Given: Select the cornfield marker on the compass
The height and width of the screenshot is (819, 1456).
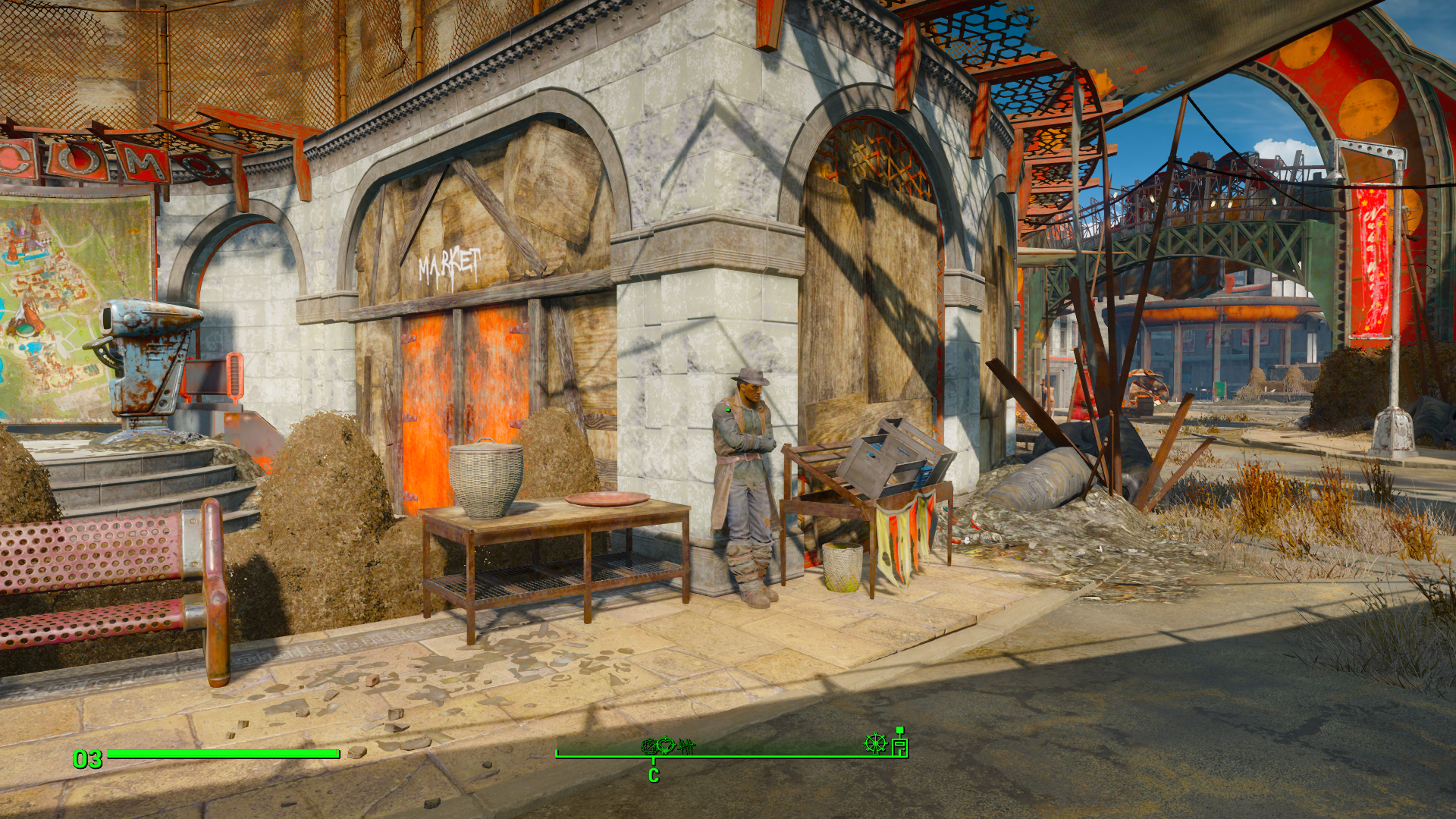Looking at the screenshot, I should coord(686,747).
